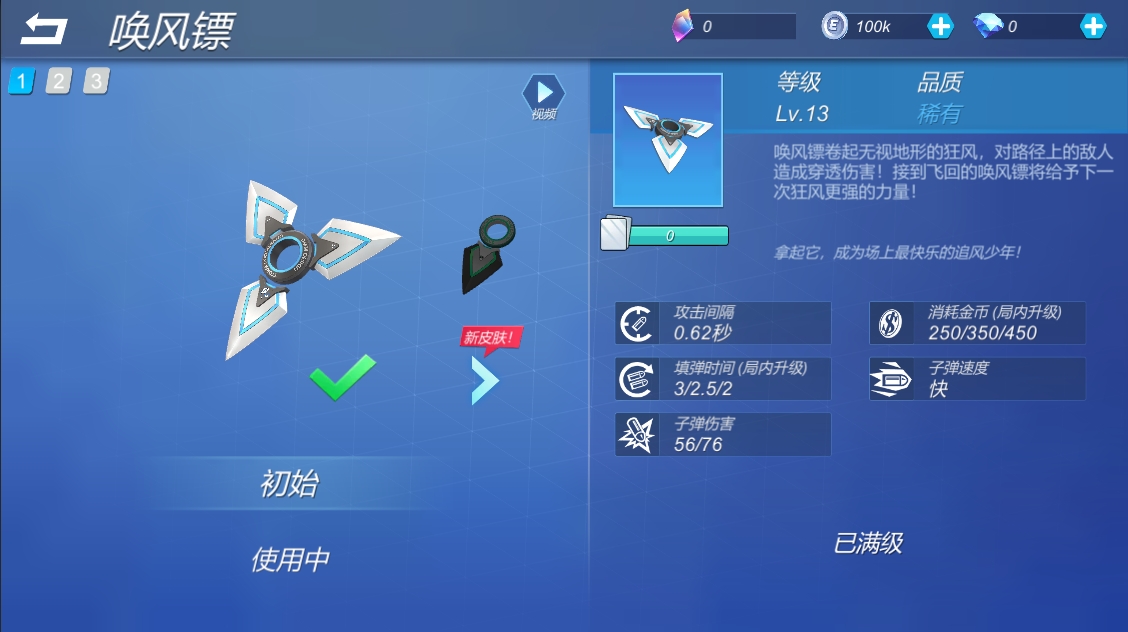The image size is (1128, 632).
Task: Show next skin with the arrow
Action: tap(484, 380)
